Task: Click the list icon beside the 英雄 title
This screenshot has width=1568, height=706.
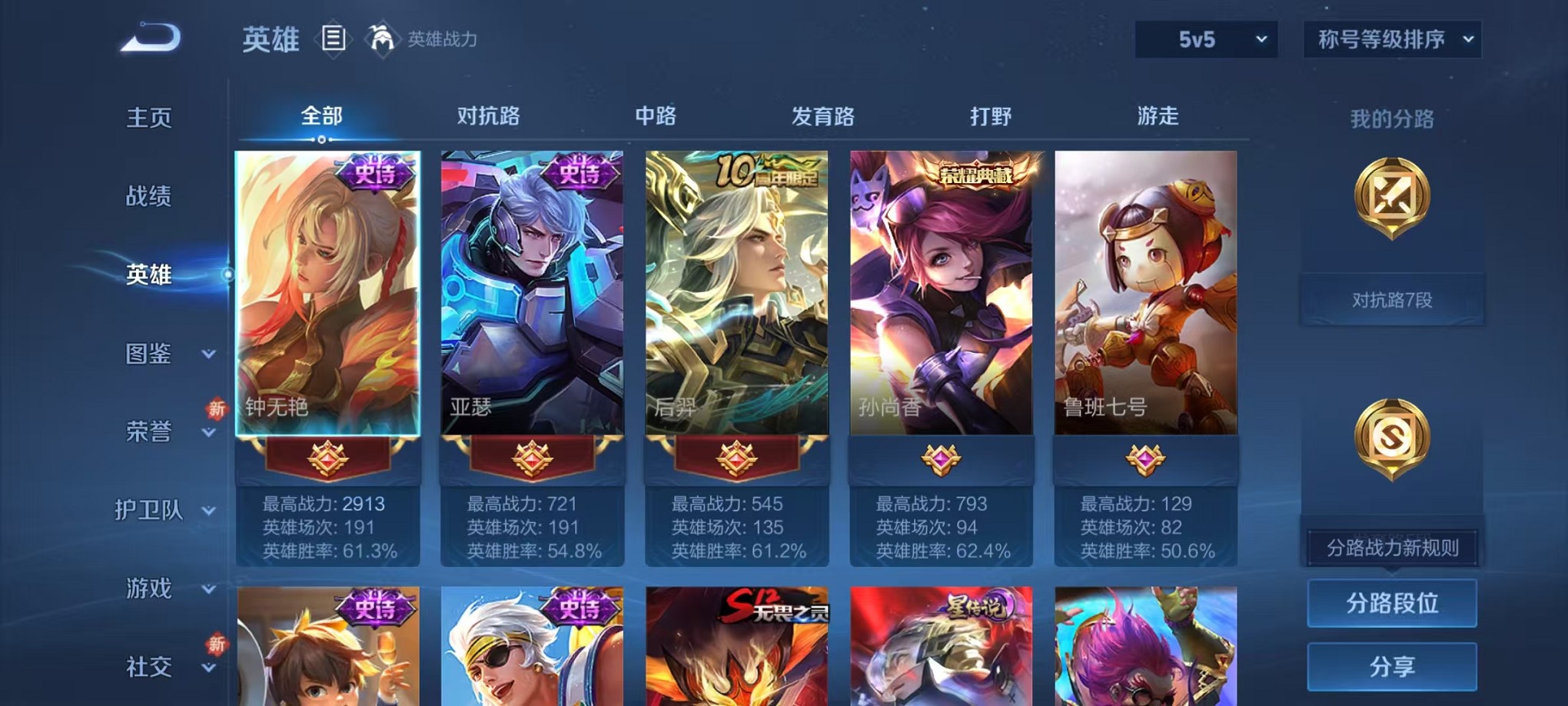Action: point(334,40)
